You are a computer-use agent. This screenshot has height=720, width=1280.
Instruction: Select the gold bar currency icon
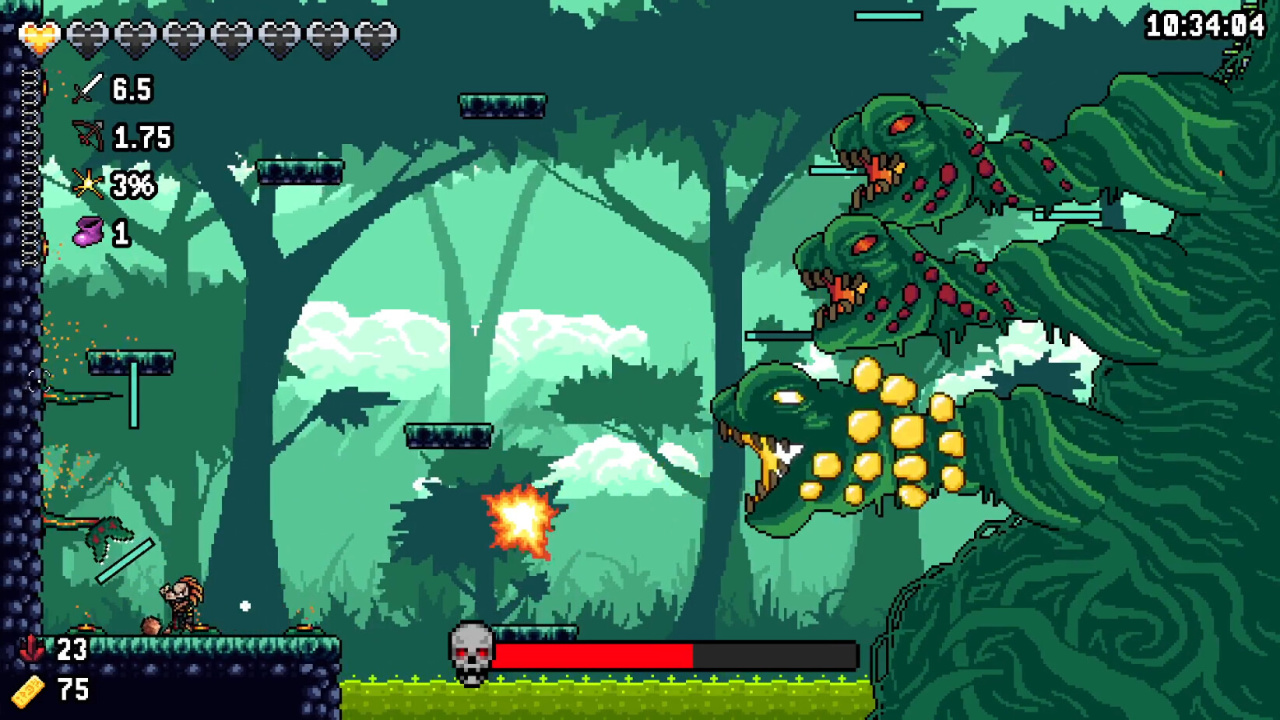pyautogui.click(x=29, y=690)
